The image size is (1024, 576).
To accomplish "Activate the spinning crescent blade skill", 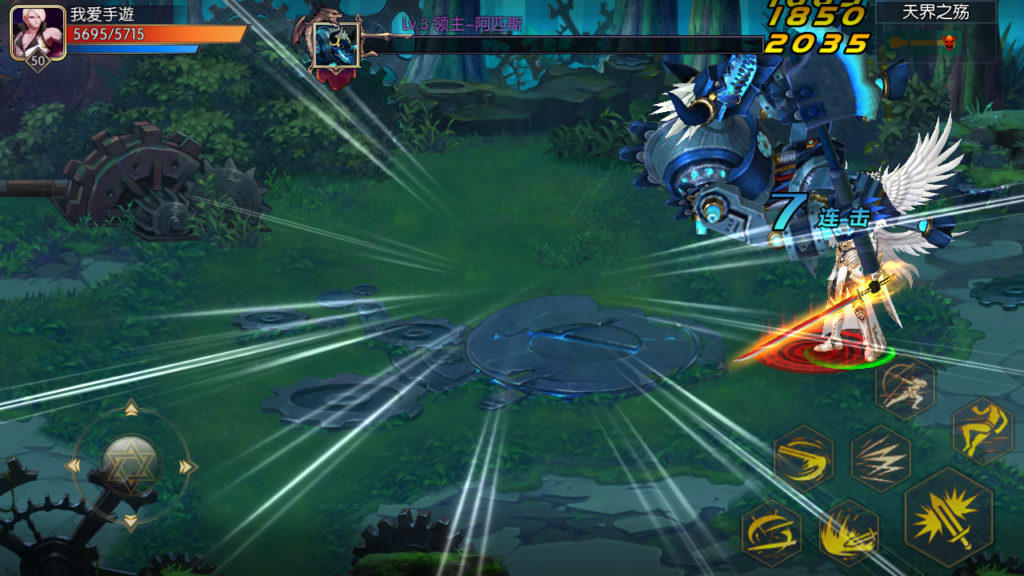I will (x=771, y=532).
